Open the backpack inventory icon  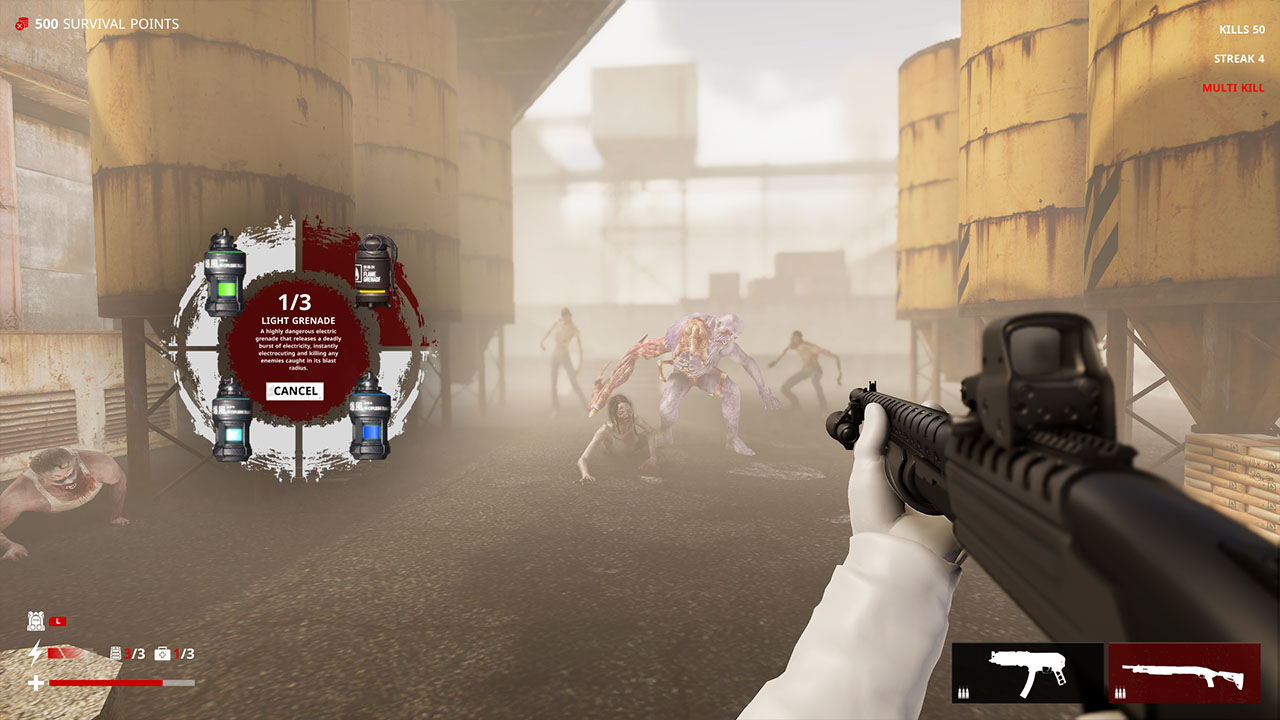(x=36, y=619)
